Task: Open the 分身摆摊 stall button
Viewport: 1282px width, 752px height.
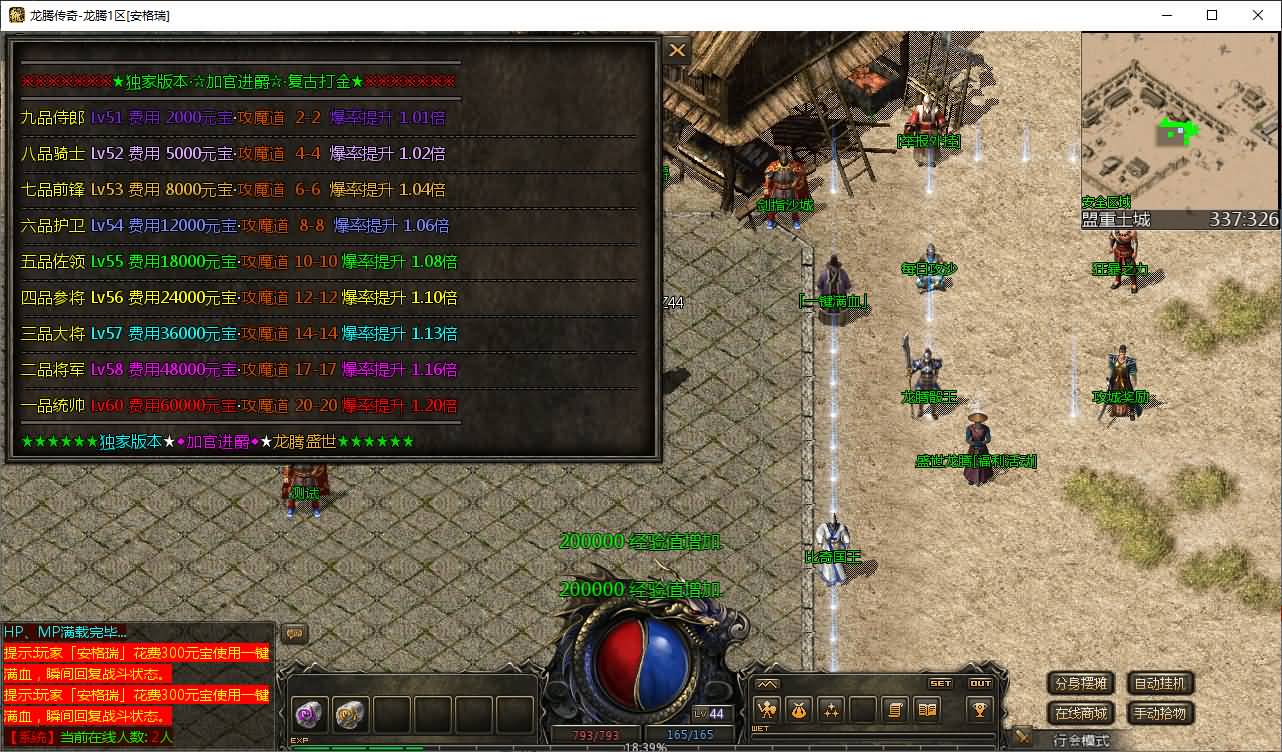Action: pyautogui.click(x=1080, y=684)
